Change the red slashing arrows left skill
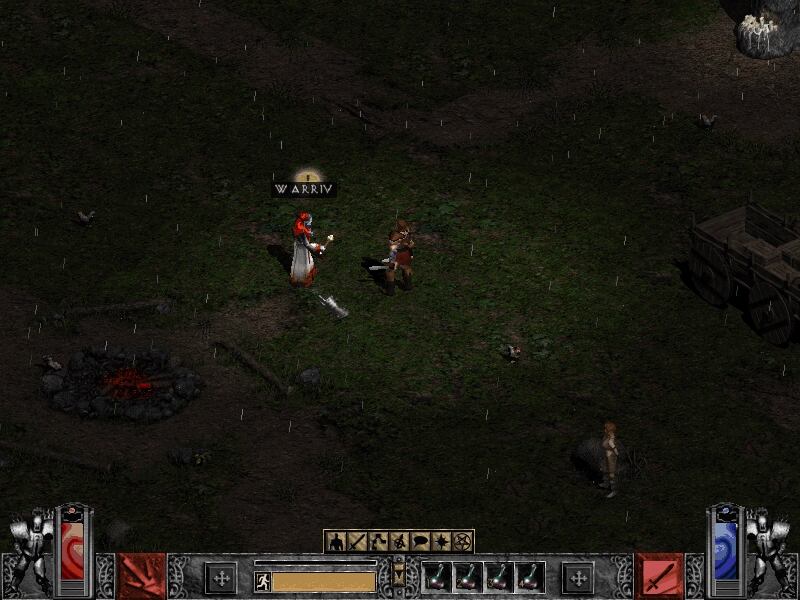Viewport: 800px width, 600px height. 141,576
